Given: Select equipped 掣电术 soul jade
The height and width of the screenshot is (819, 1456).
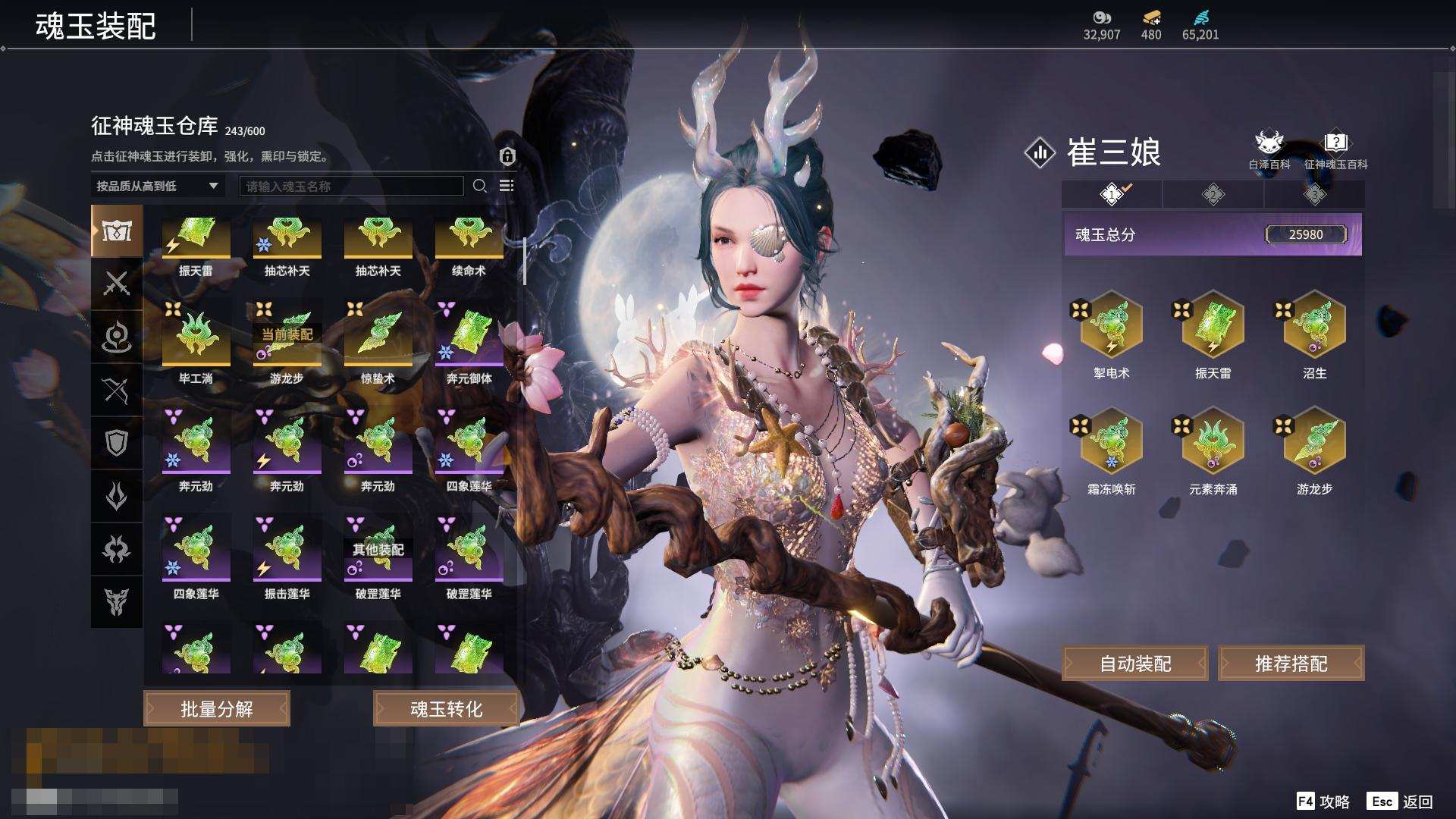Looking at the screenshot, I should click(x=1112, y=326).
